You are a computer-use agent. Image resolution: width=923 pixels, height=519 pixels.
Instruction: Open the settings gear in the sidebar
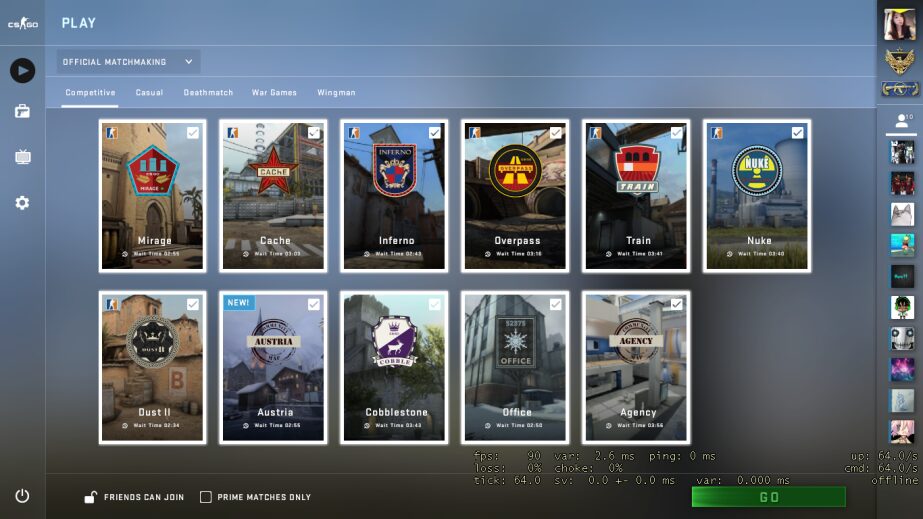[22, 203]
